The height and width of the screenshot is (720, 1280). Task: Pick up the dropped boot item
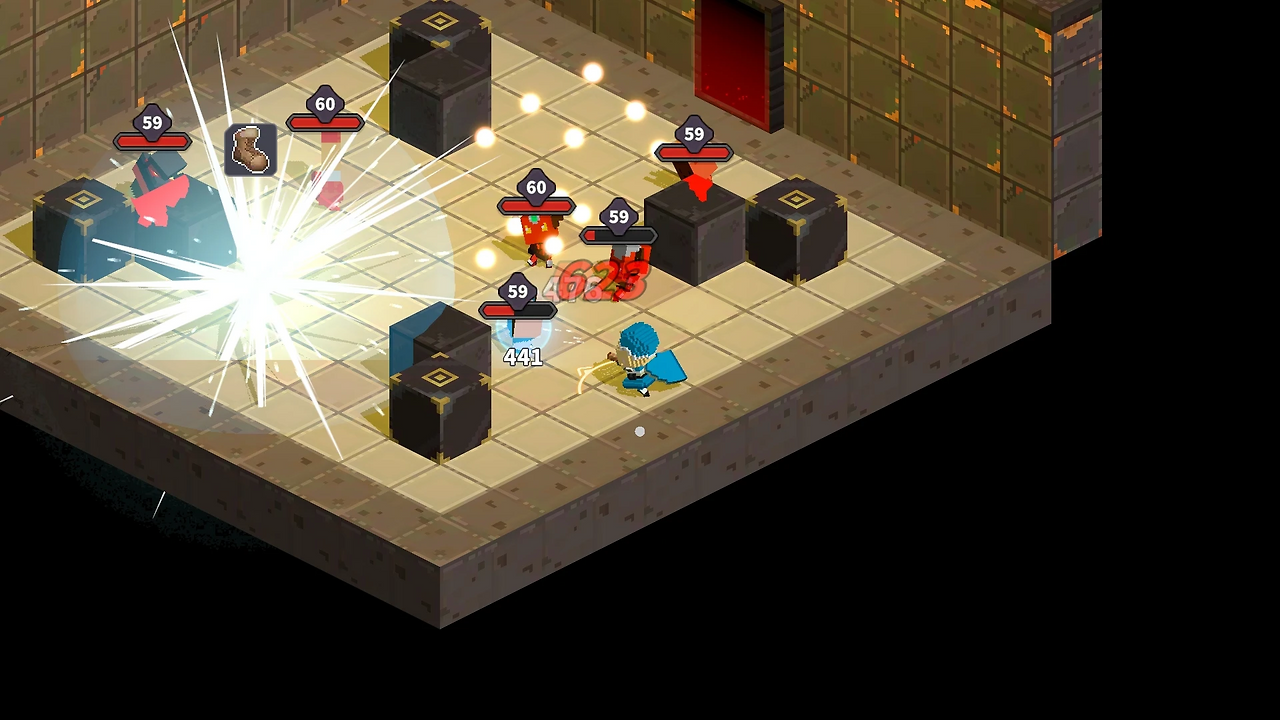(249, 148)
